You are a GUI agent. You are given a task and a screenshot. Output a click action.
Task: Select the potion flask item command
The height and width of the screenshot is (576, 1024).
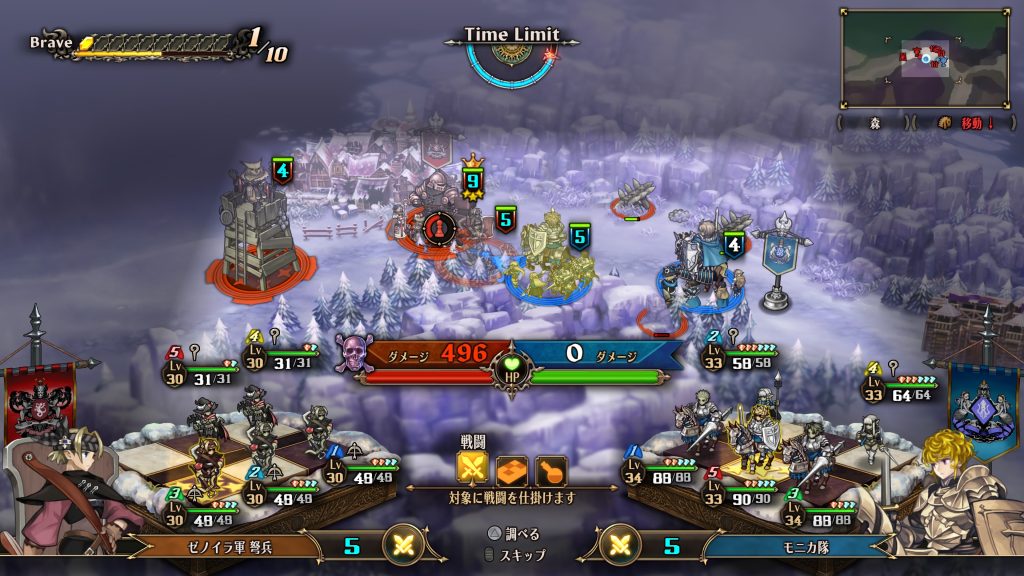[x=550, y=469]
